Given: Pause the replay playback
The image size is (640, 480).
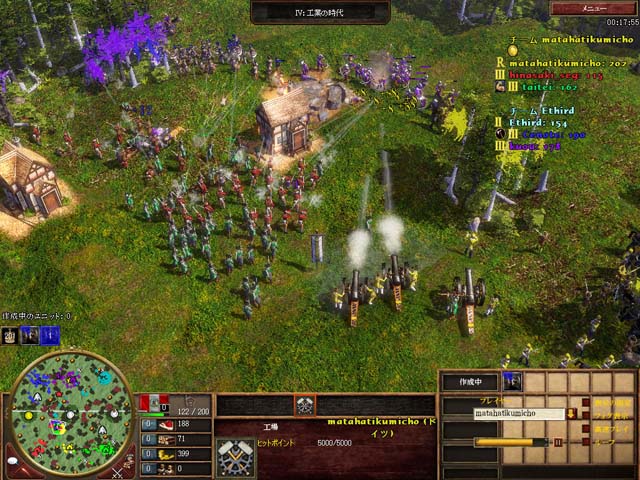Looking at the screenshot, I should click(558, 441).
